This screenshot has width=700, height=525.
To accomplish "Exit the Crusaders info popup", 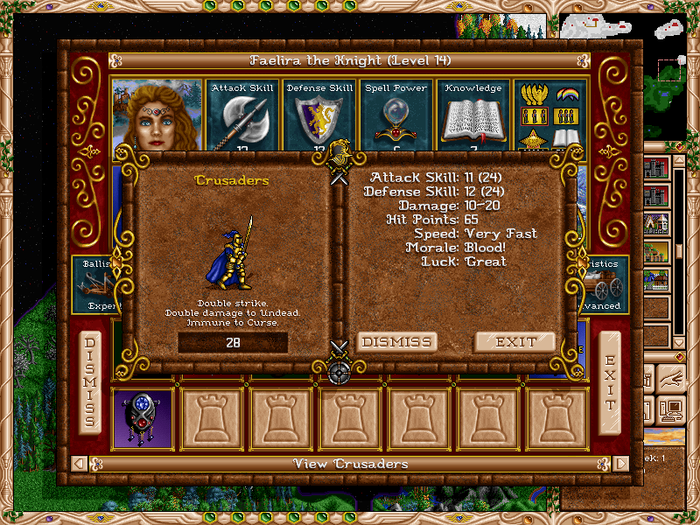I will (514, 342).
